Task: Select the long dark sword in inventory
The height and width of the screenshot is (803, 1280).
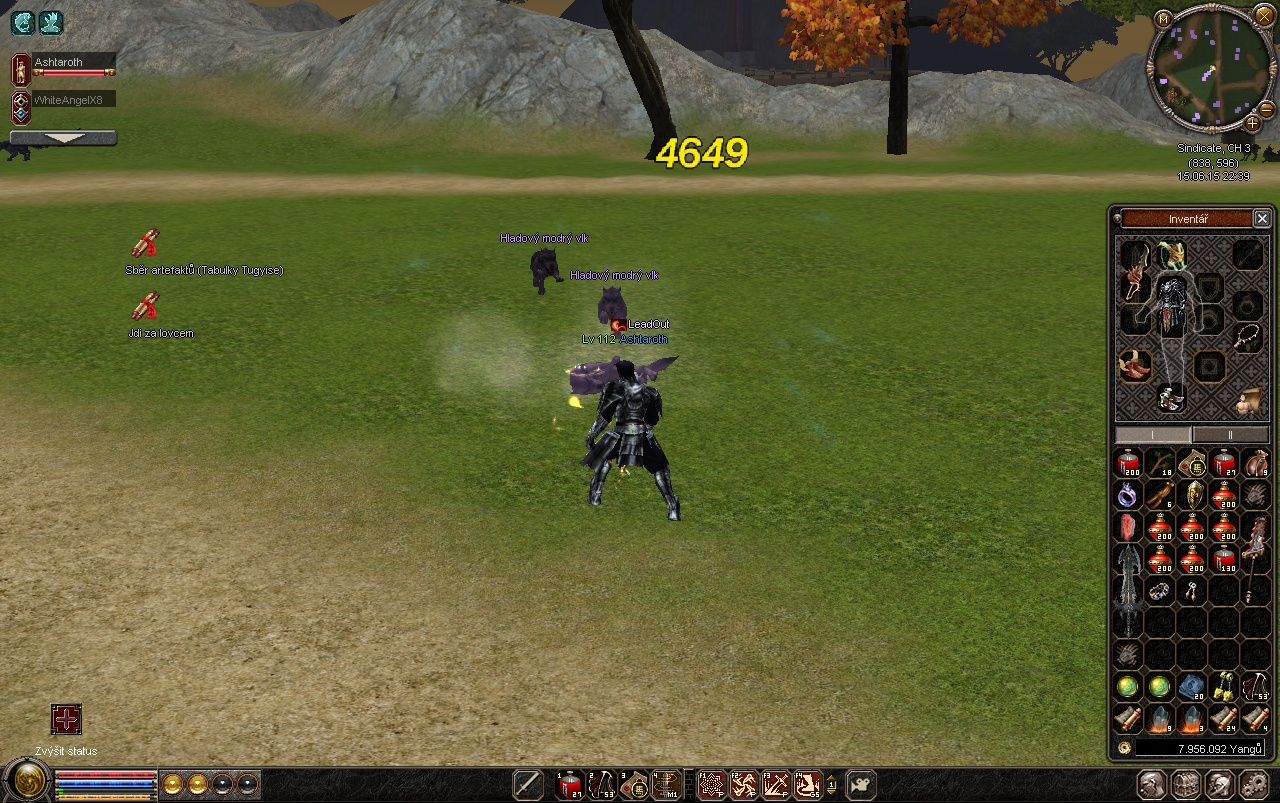Action: [x=1129, y=590]
